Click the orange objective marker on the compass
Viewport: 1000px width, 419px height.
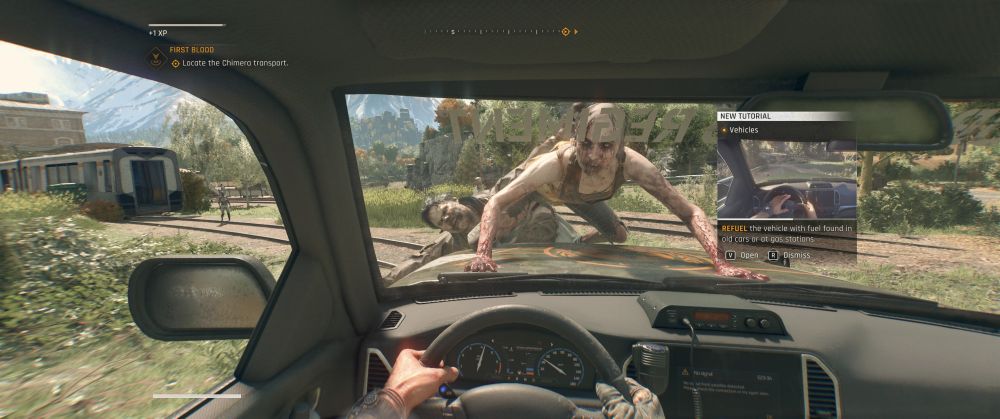pos(565,32)
